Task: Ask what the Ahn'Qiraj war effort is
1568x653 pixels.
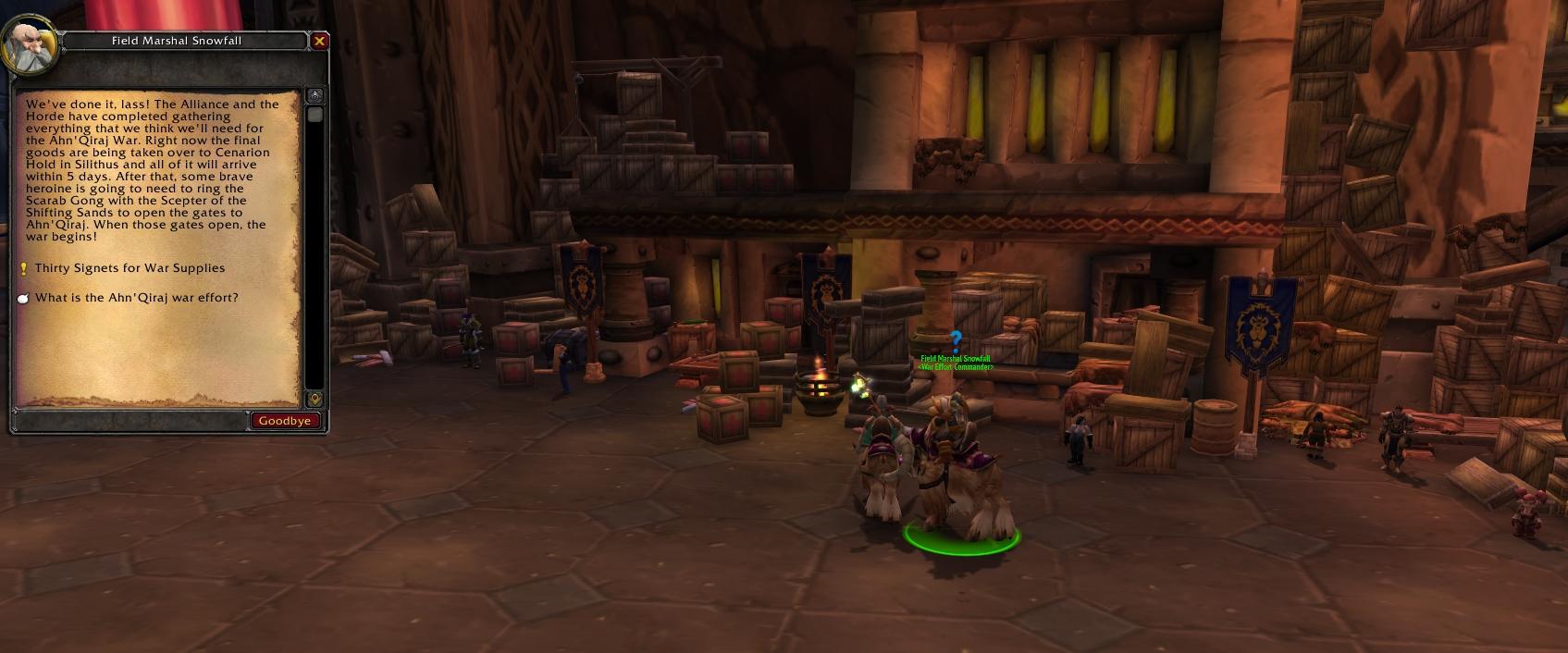Action: (x=136, y=298)
